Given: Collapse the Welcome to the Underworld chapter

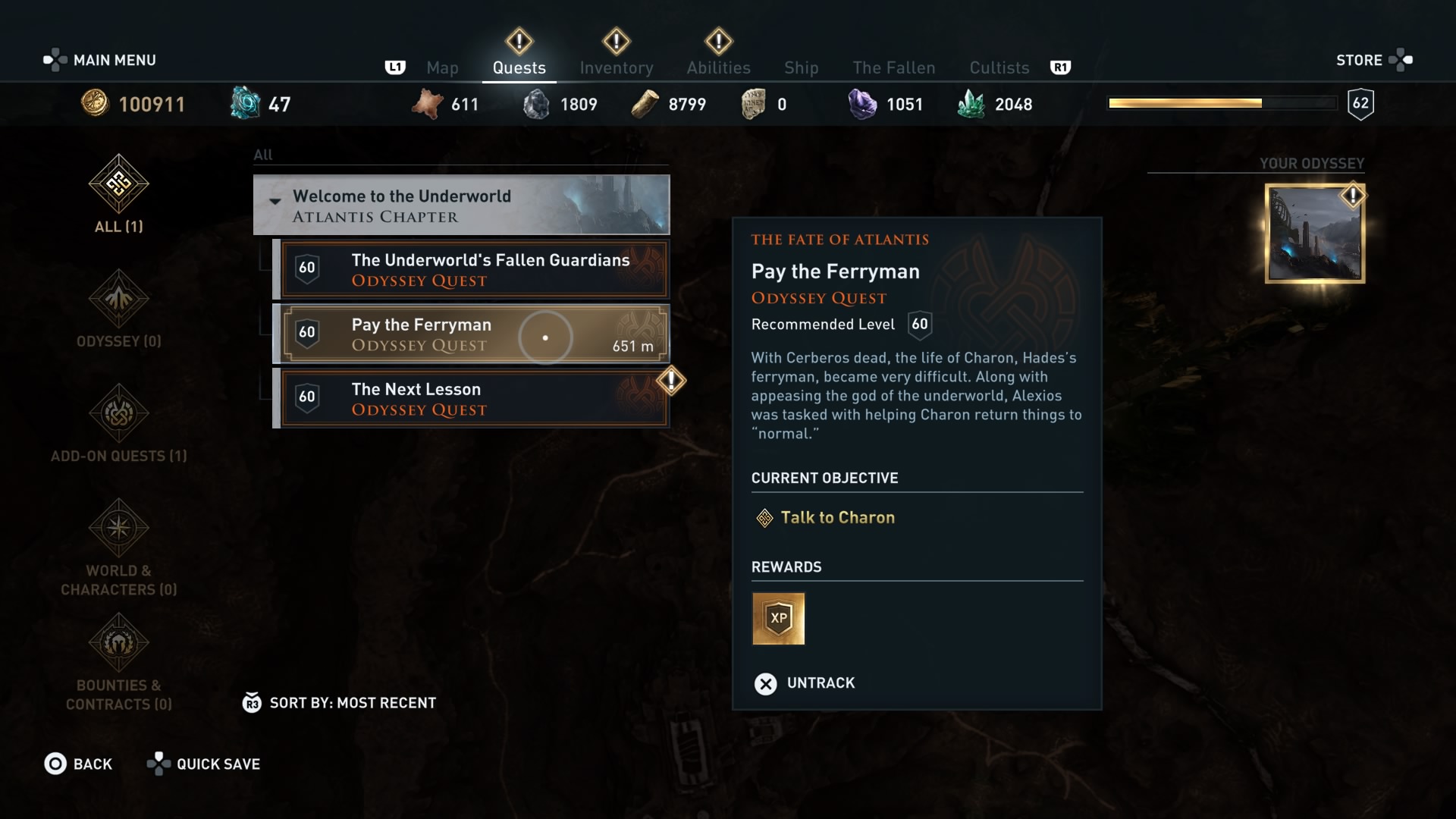Looking at the screenshot, I should tap(275, 202).
